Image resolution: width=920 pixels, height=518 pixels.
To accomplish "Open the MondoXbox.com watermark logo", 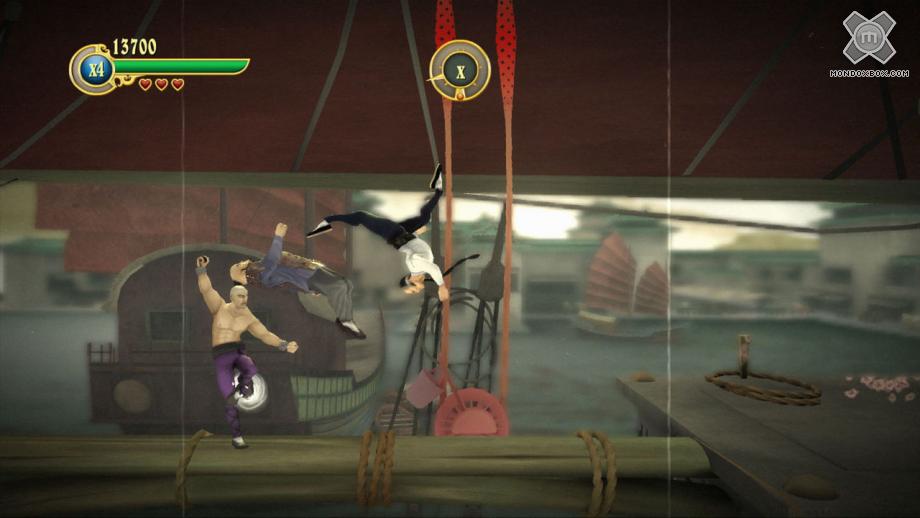I will [x=868, y=42].
